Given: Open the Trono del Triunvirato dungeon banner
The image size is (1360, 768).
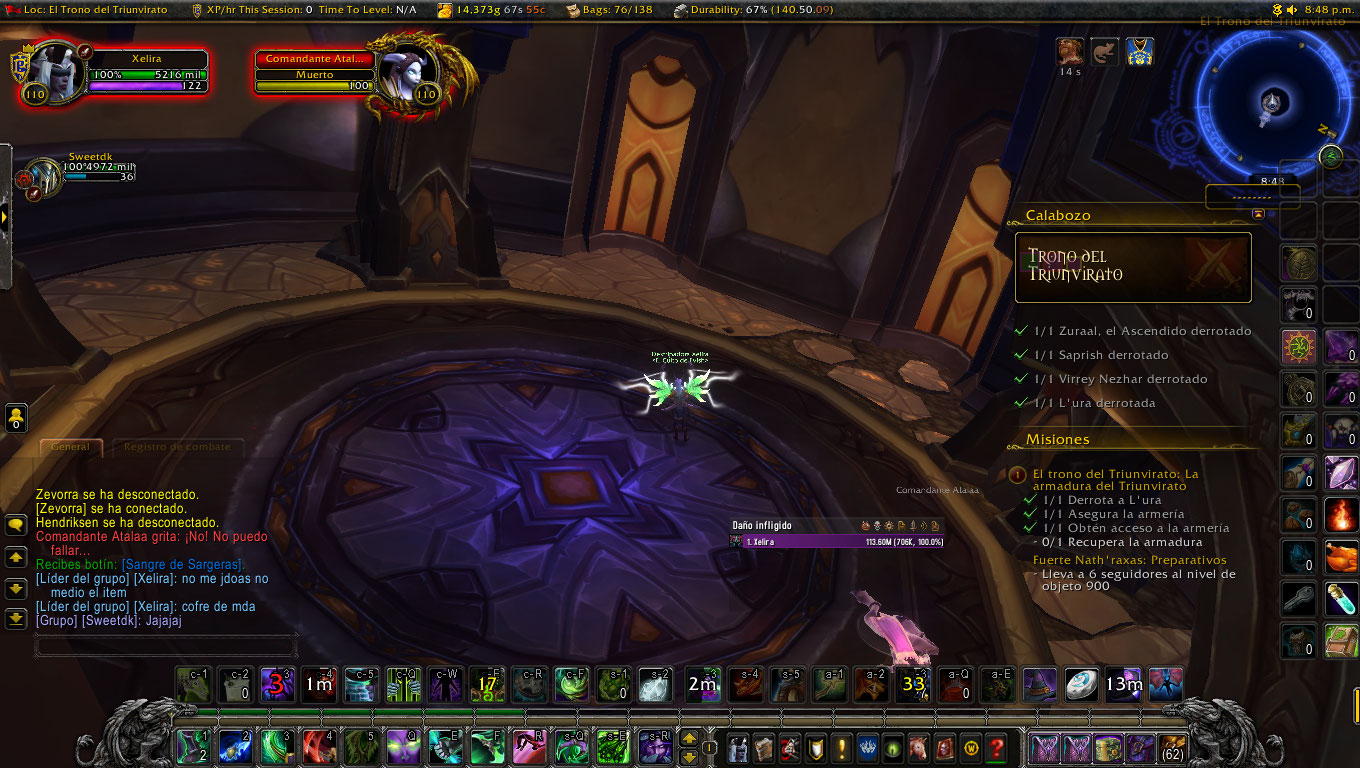Looking at the screenshot, I should coord(1133,267).
